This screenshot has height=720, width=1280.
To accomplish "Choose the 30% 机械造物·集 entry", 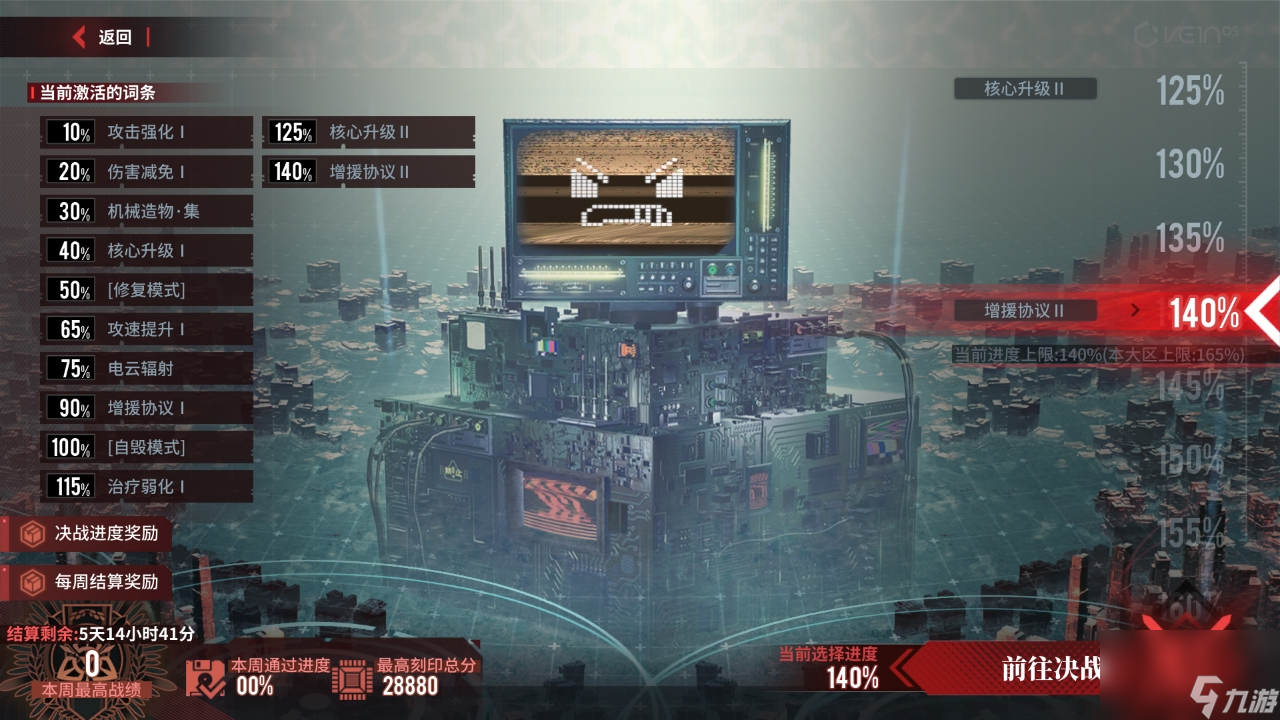I will tap(146, 211).
